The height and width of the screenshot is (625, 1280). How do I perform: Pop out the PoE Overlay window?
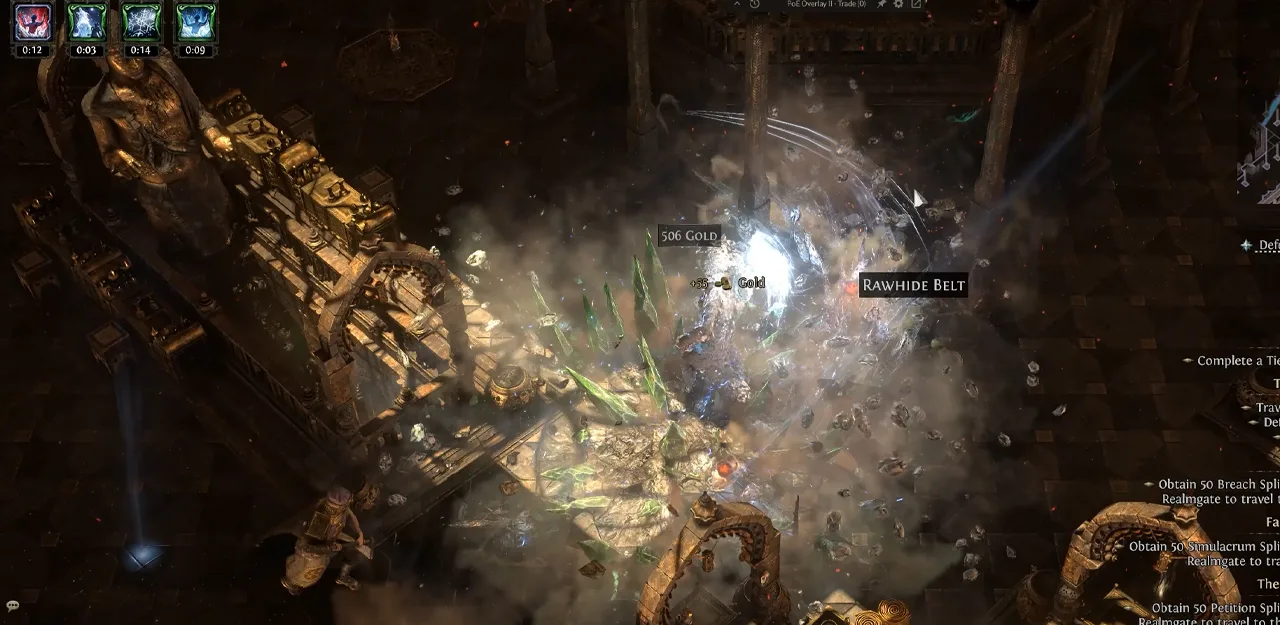point(916,4)
